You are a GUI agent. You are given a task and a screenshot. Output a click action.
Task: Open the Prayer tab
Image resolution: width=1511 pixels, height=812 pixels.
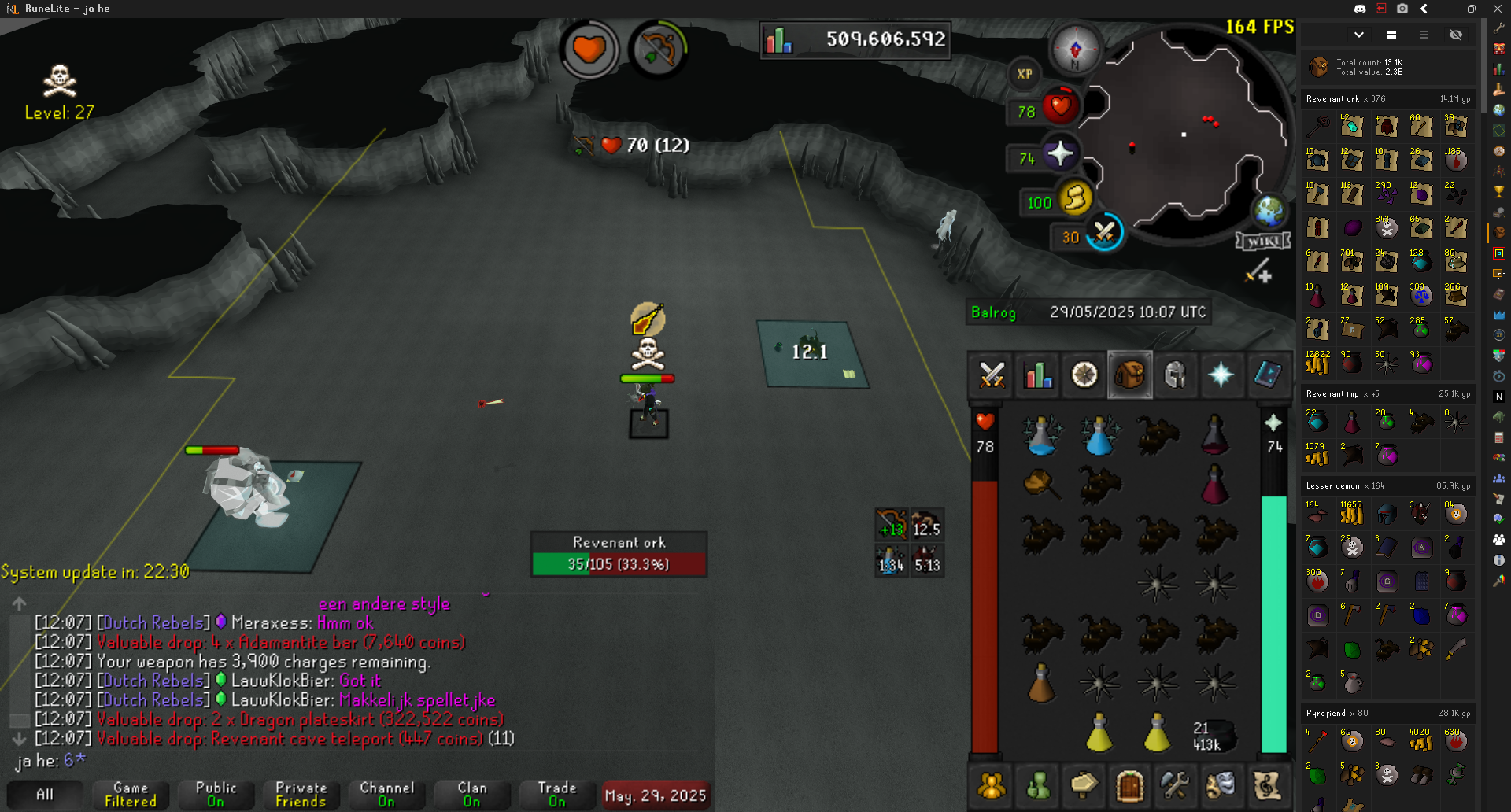click(x=1221, y=375)
